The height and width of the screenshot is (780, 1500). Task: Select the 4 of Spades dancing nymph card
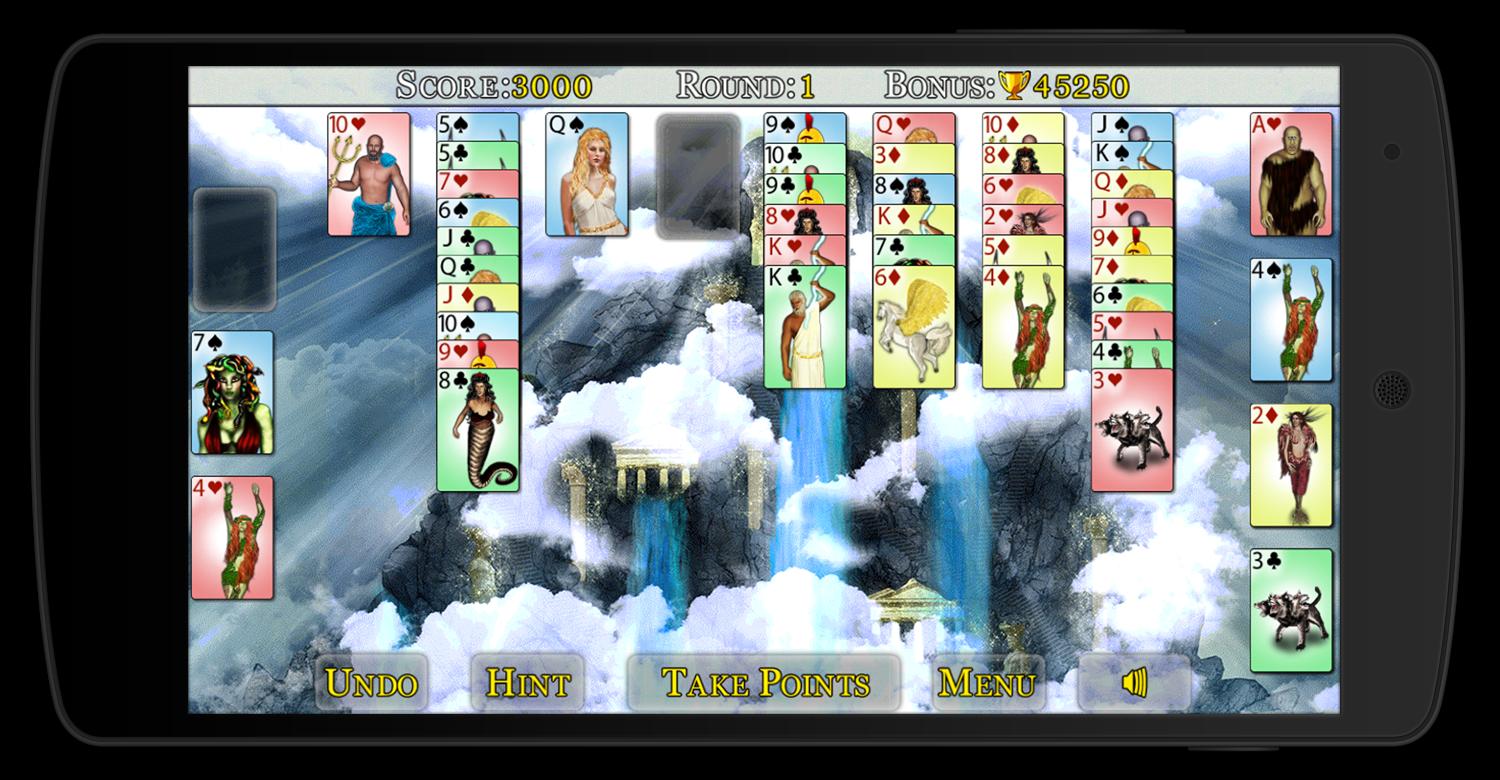click(x=1290, y=320)
